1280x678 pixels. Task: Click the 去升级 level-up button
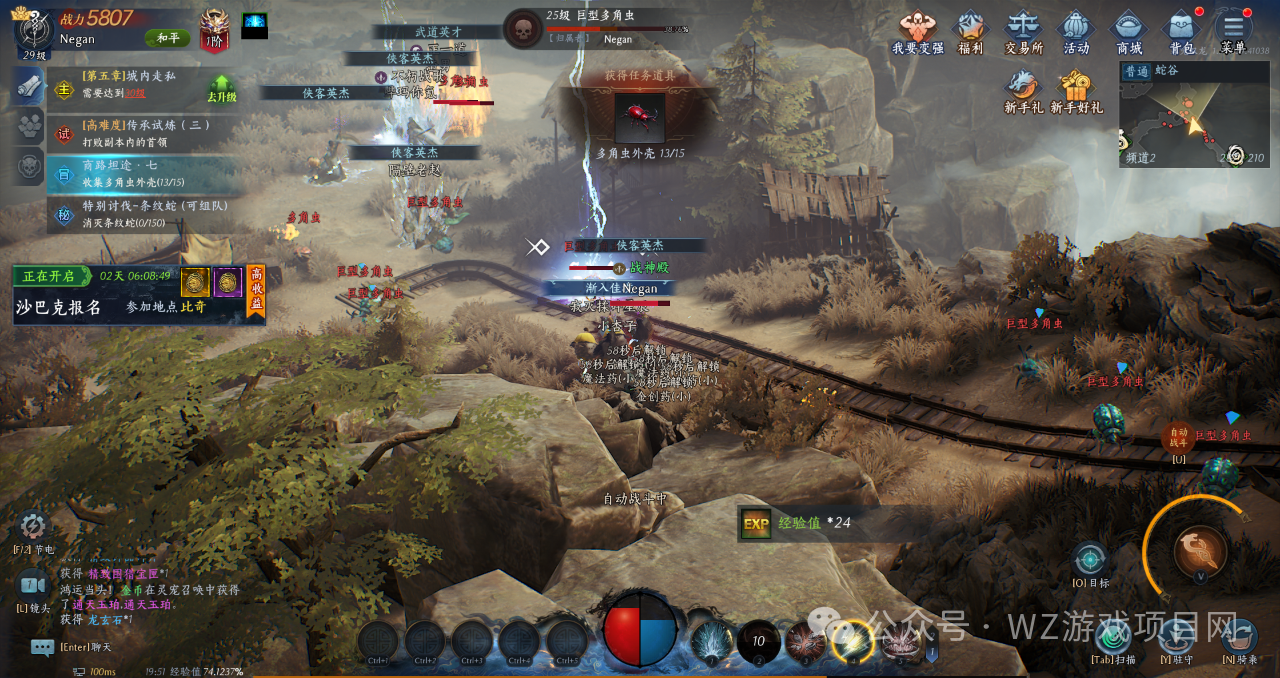(x=221, y=89)
